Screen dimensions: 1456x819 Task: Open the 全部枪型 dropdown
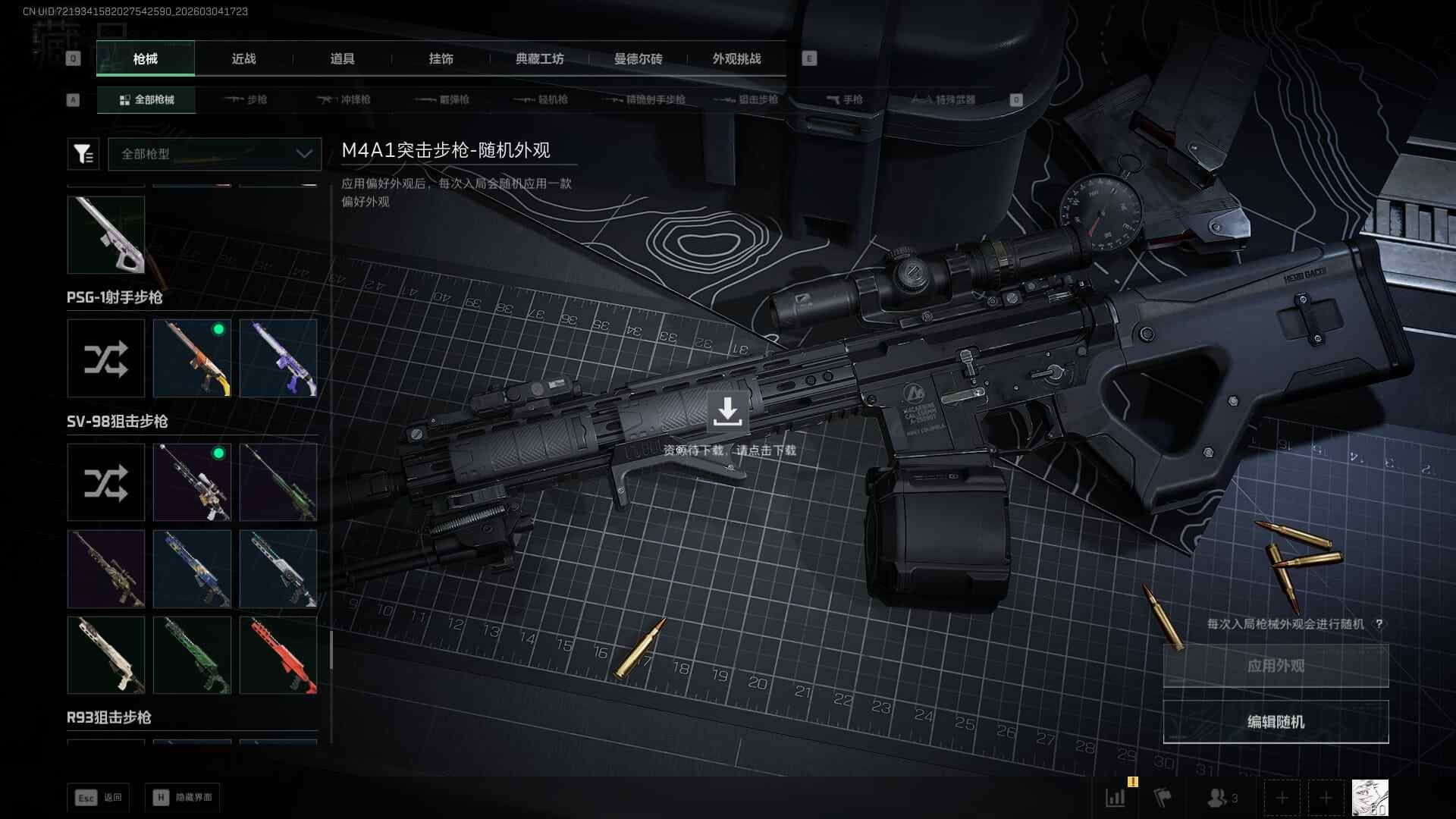point(215,154)
